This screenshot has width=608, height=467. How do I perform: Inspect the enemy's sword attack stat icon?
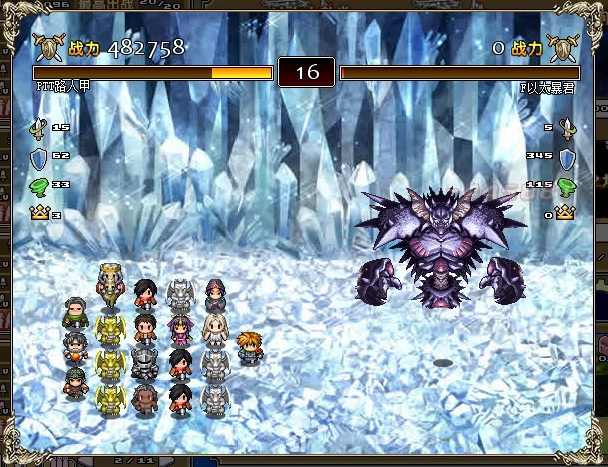tap(566, 128)
